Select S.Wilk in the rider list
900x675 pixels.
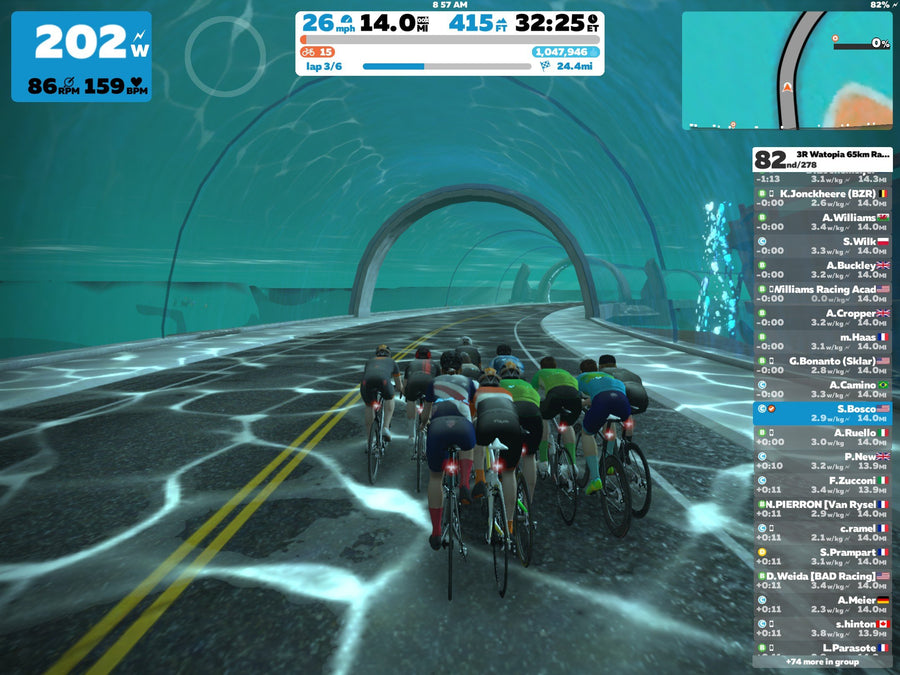tap(822, 245)
